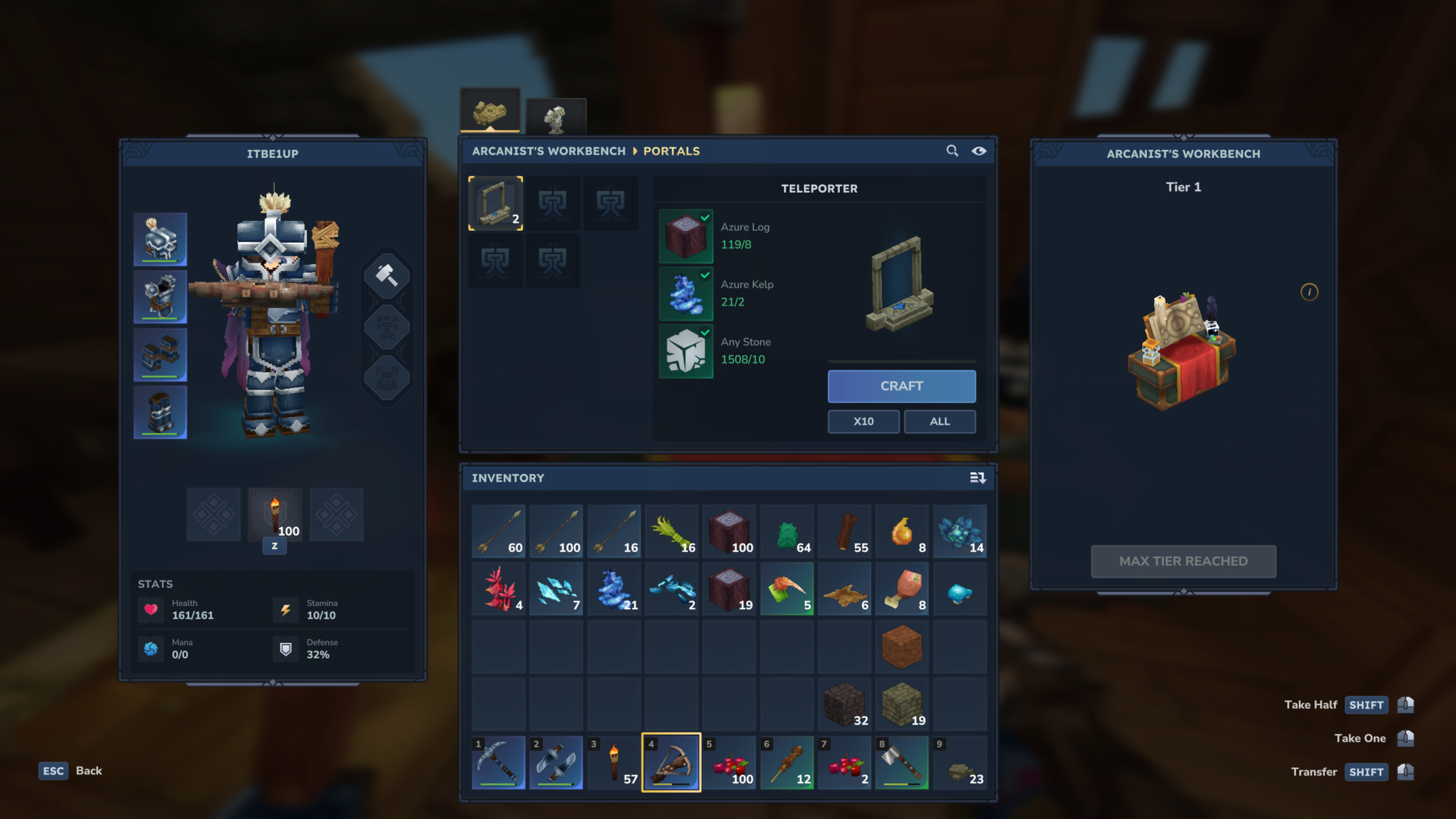
Task: Select the equipped torch slot showing 100
Action: (x=275, y=515)
